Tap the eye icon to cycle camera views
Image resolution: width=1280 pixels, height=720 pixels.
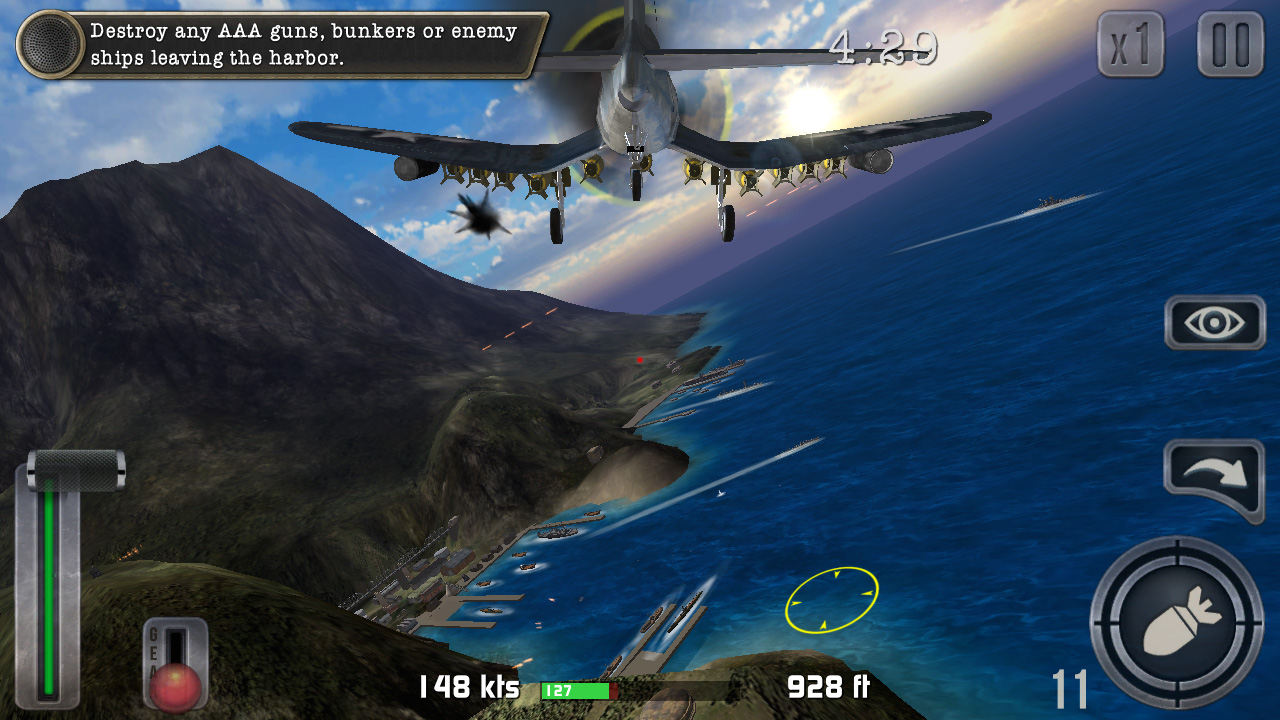coord(1214,322)
